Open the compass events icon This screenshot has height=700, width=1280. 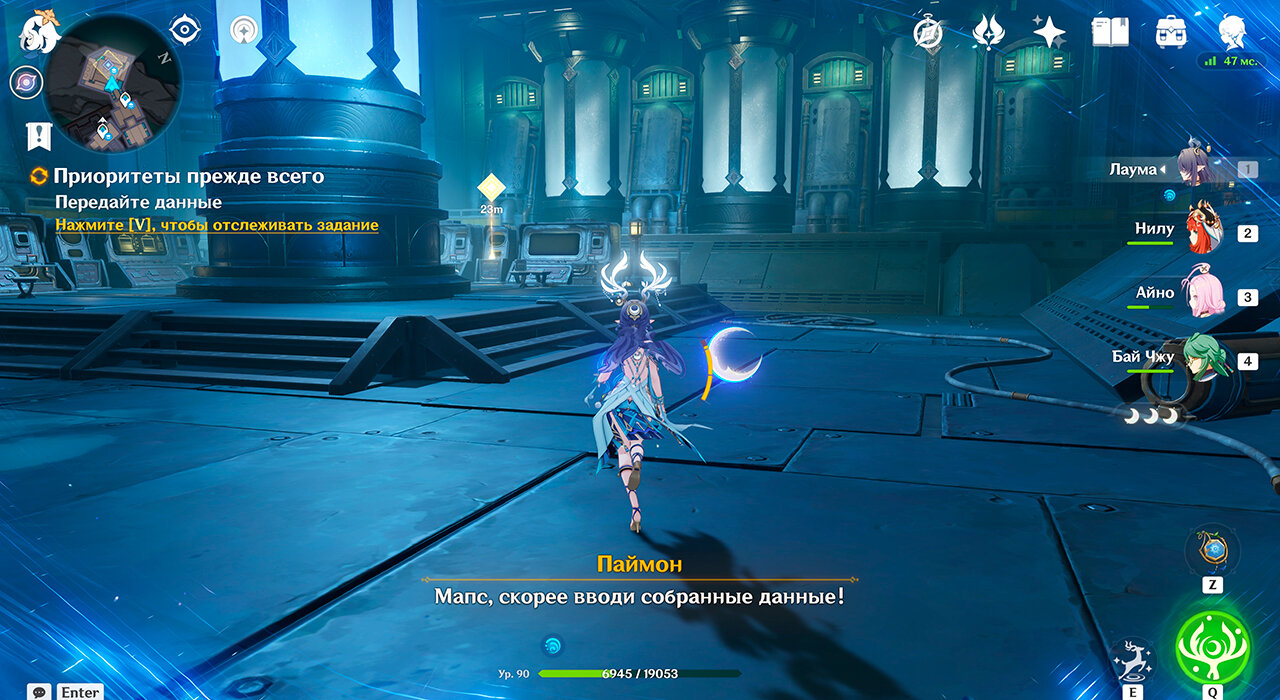(928, 33)
